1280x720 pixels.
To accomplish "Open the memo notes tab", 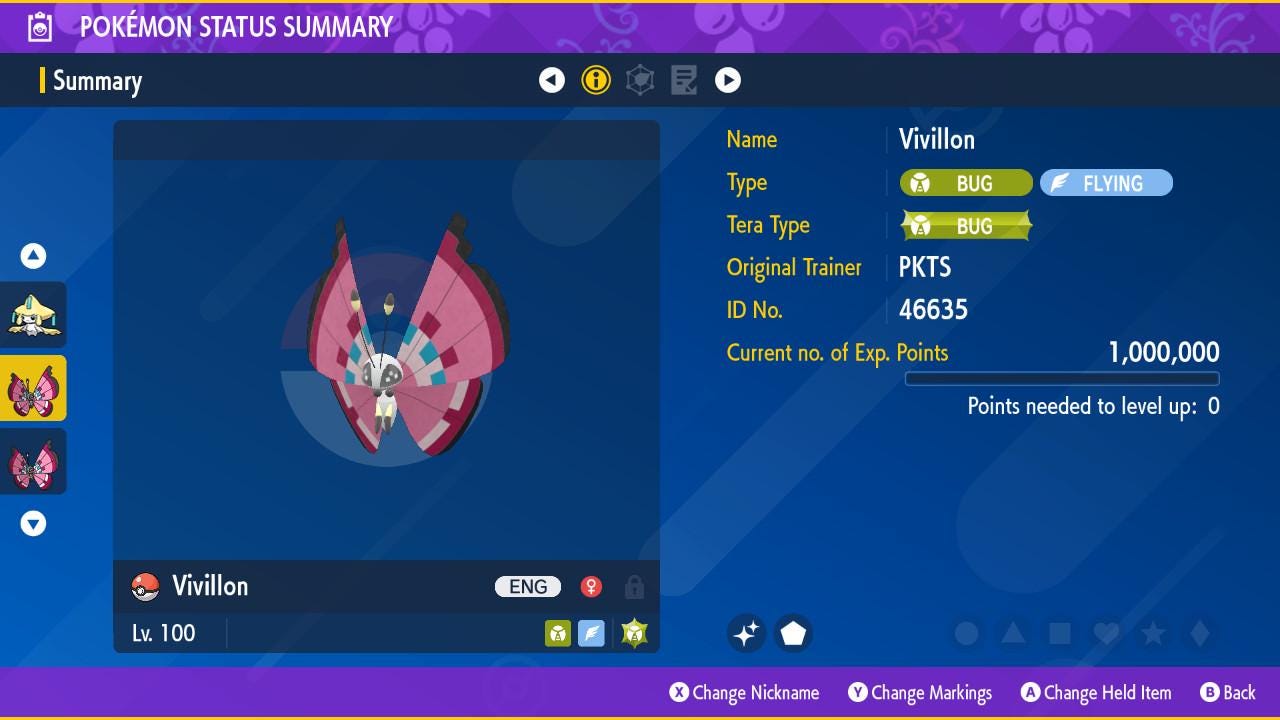I will click(x=684, y=80).
